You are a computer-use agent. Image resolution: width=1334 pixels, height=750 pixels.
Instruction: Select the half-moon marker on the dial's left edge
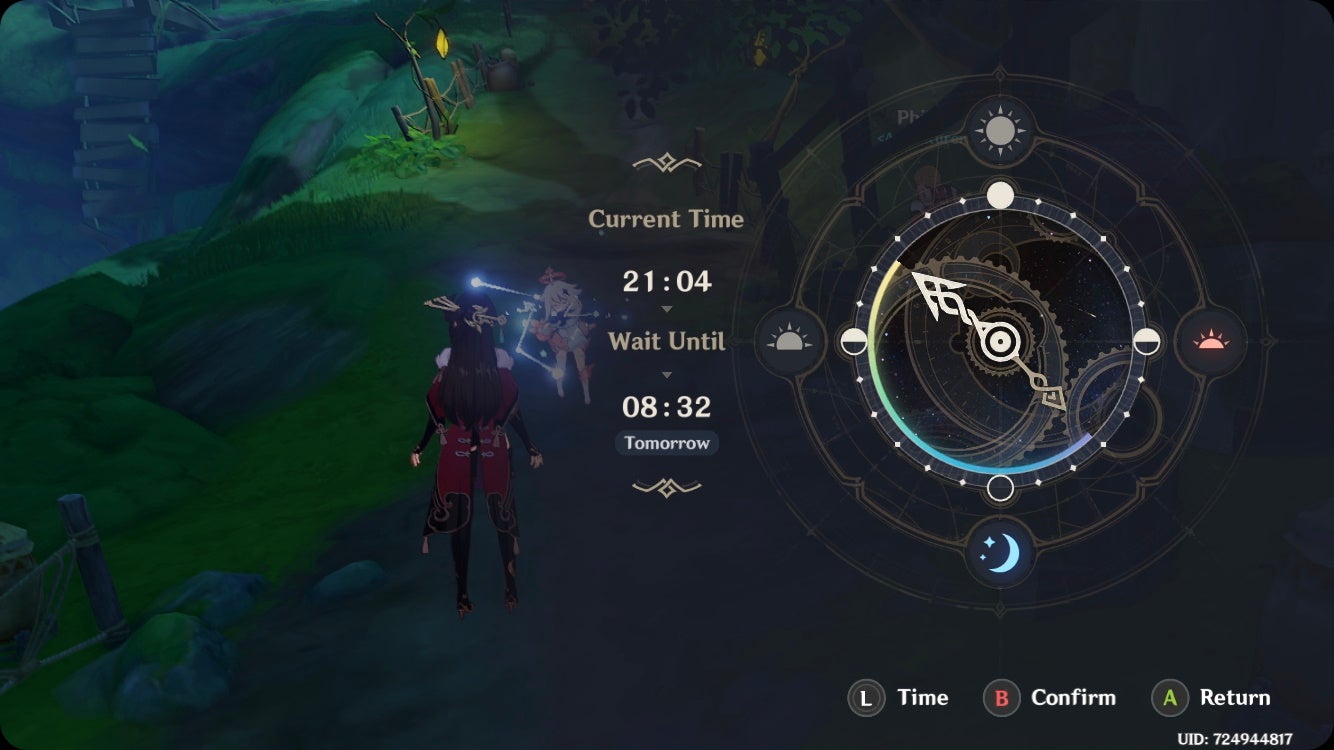pos(856,342)
